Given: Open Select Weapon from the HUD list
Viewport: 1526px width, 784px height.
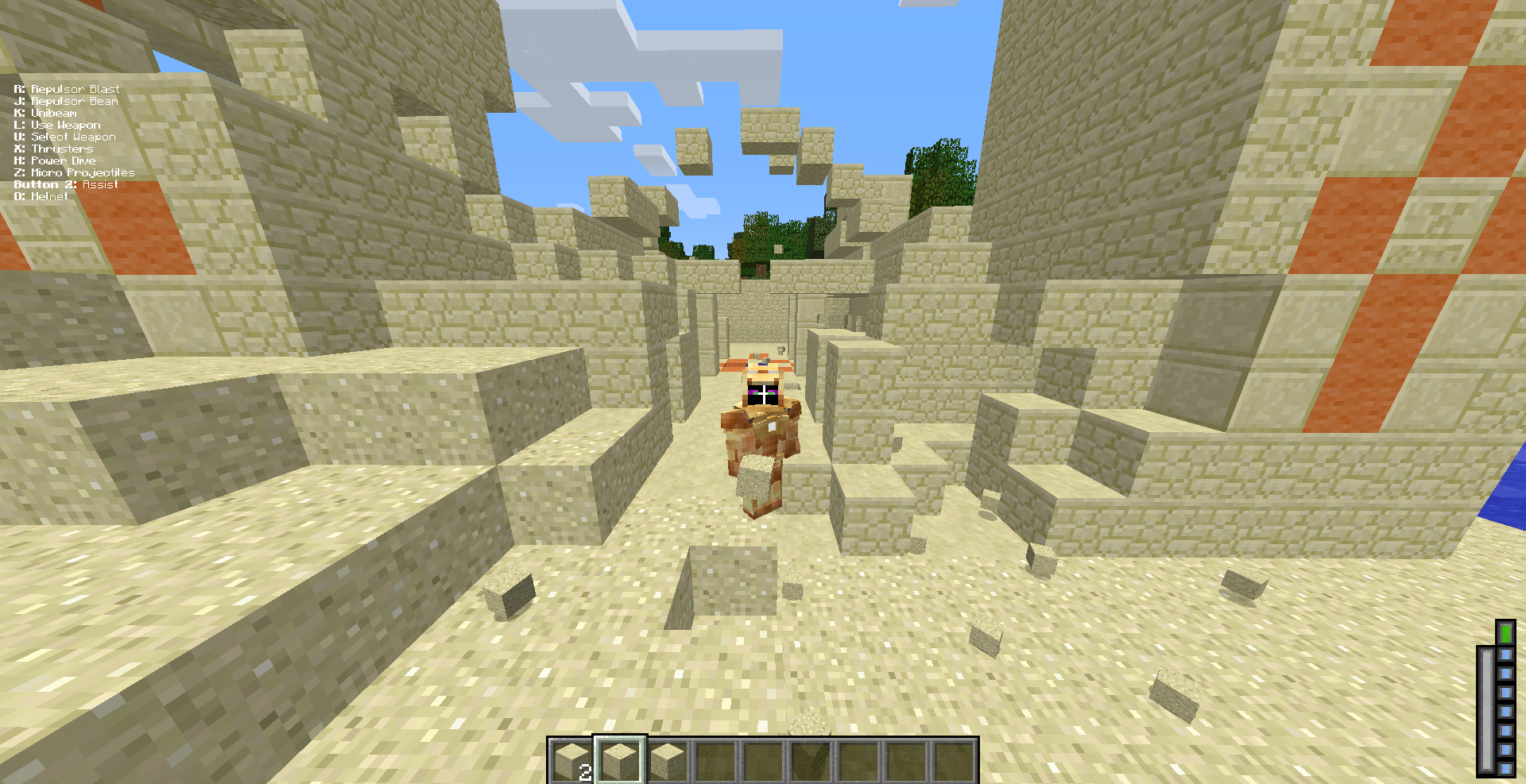Looking at the screenshot, I should (65, 136).
